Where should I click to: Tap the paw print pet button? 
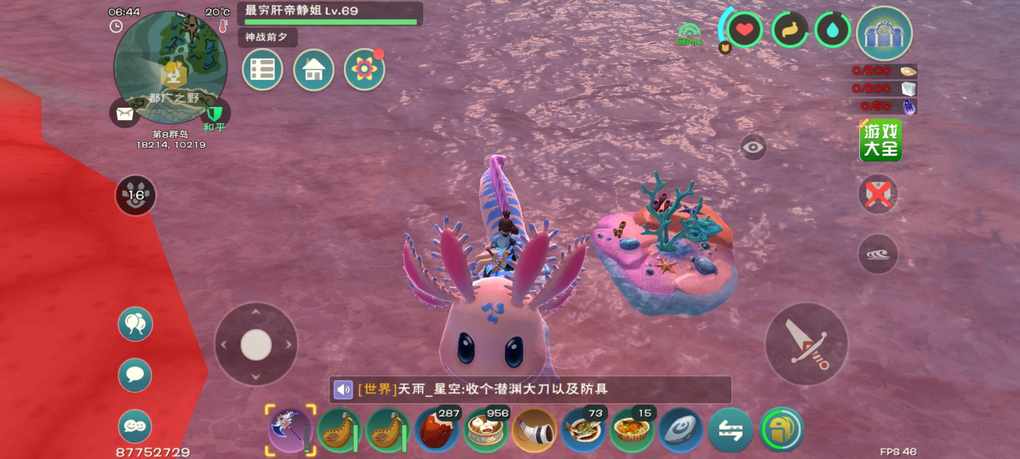(x=135, y=195)
